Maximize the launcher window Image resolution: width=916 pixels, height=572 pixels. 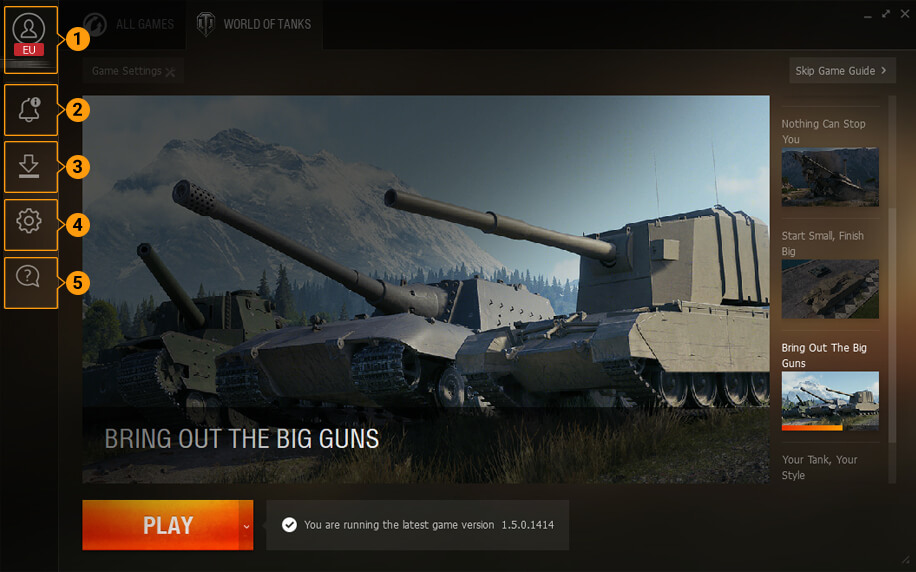886,14
